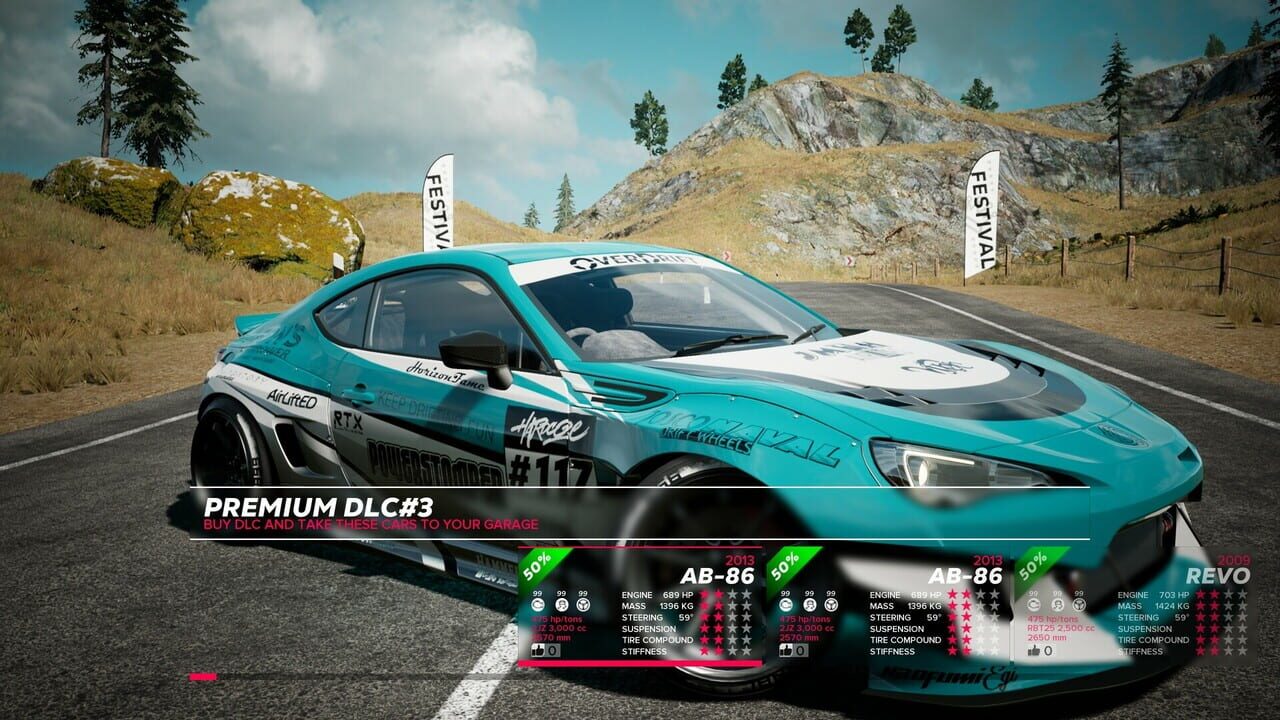Expand the first AB-86 car details card
The image size is (1280, 720).
click(718, 575)
